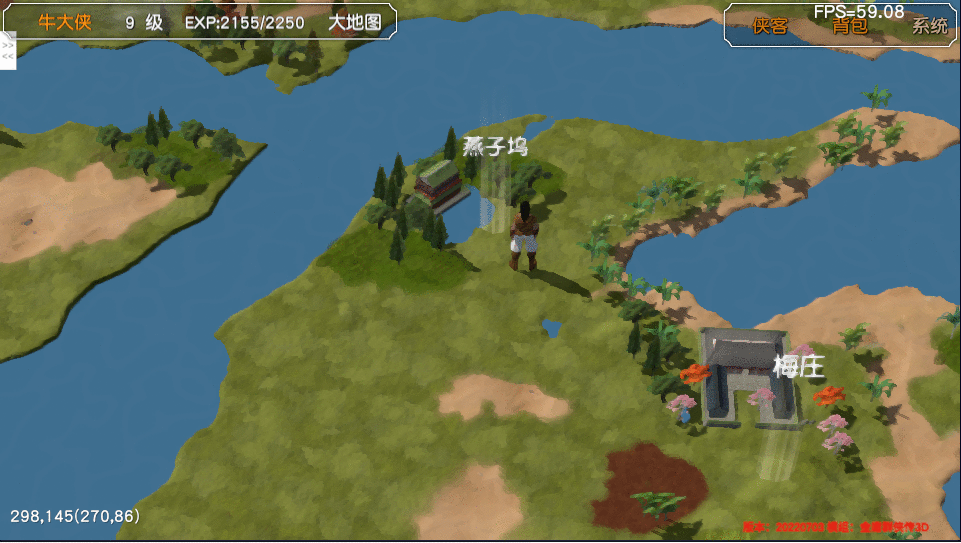This screenshot has height=543, width=961.
Task: Open the 侠客 hero menu
Action: 770,27
